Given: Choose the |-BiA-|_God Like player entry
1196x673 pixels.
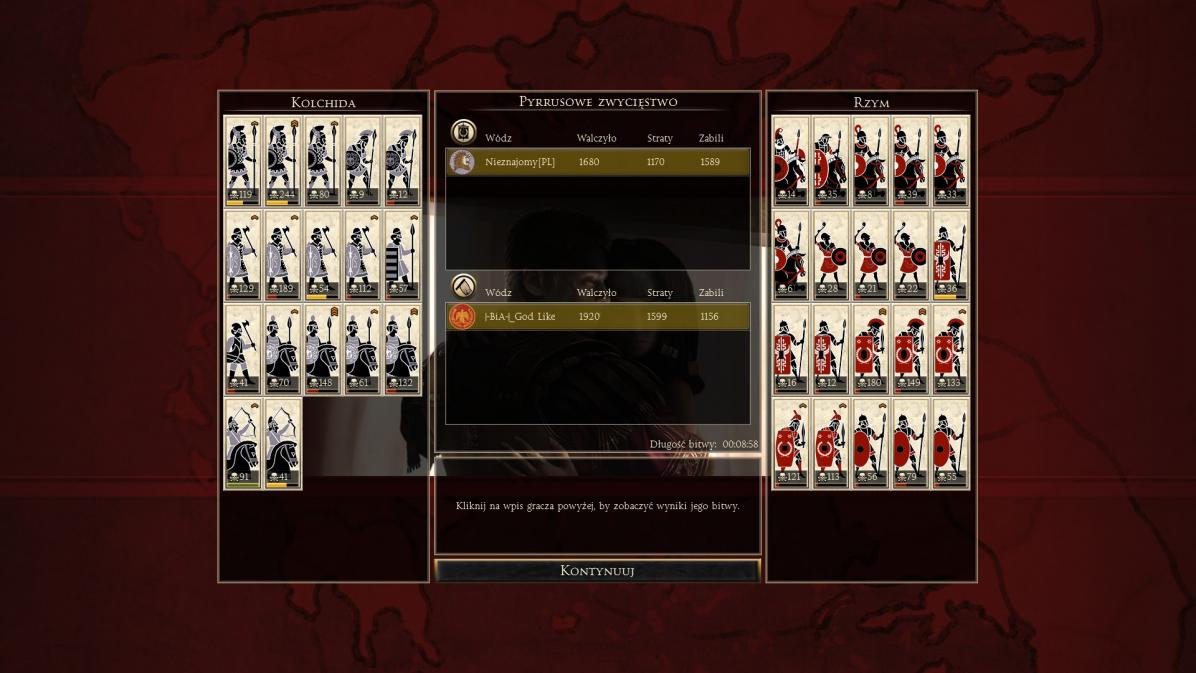Looking at the screenshot, I should 597,317.
